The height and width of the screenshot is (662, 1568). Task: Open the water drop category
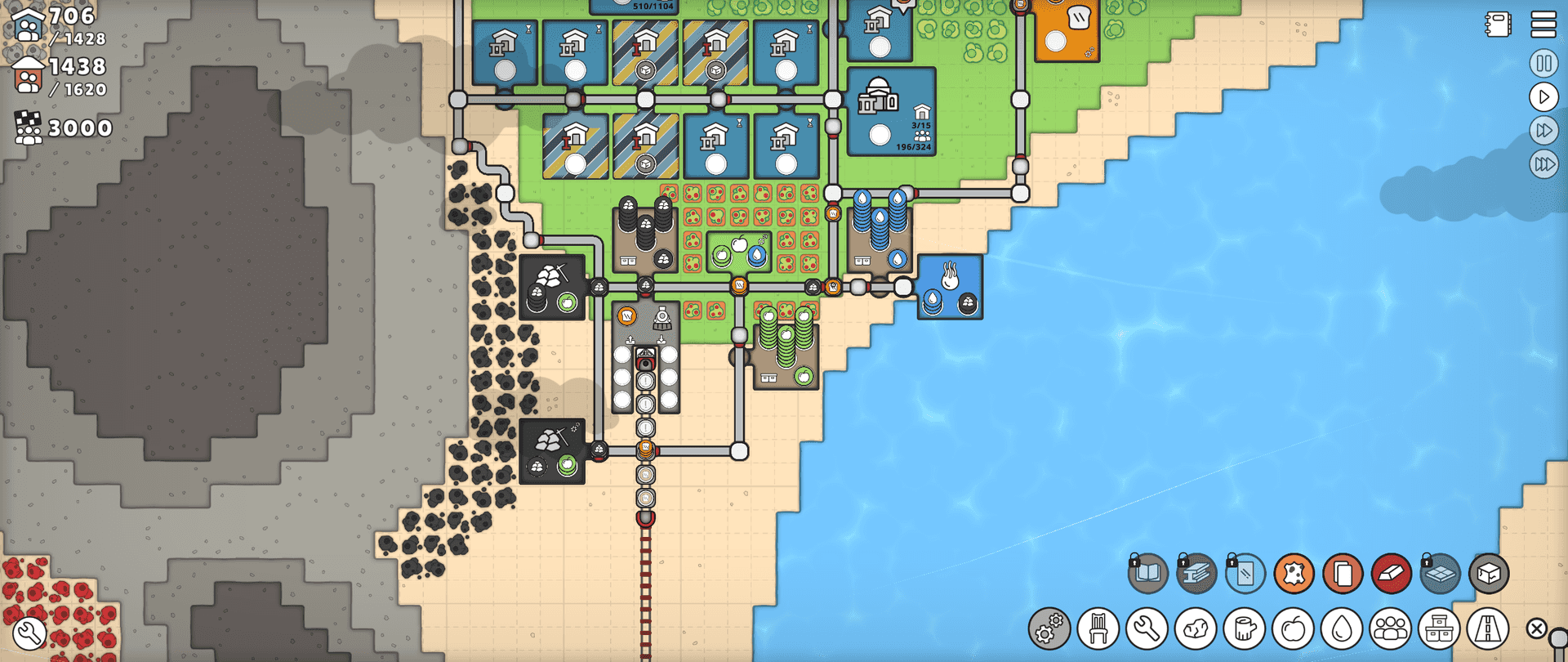point(1342,629)
